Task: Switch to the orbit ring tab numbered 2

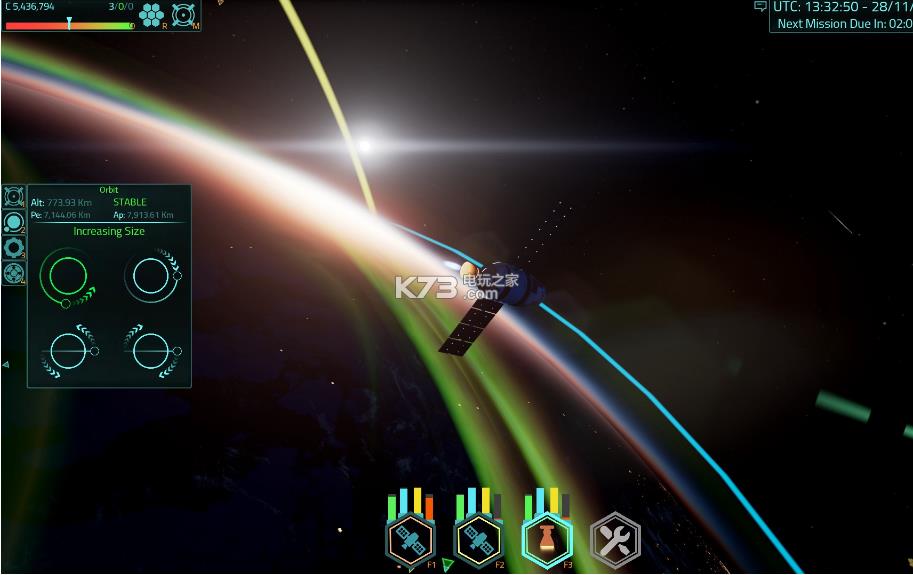Action: tap(14, 222)
